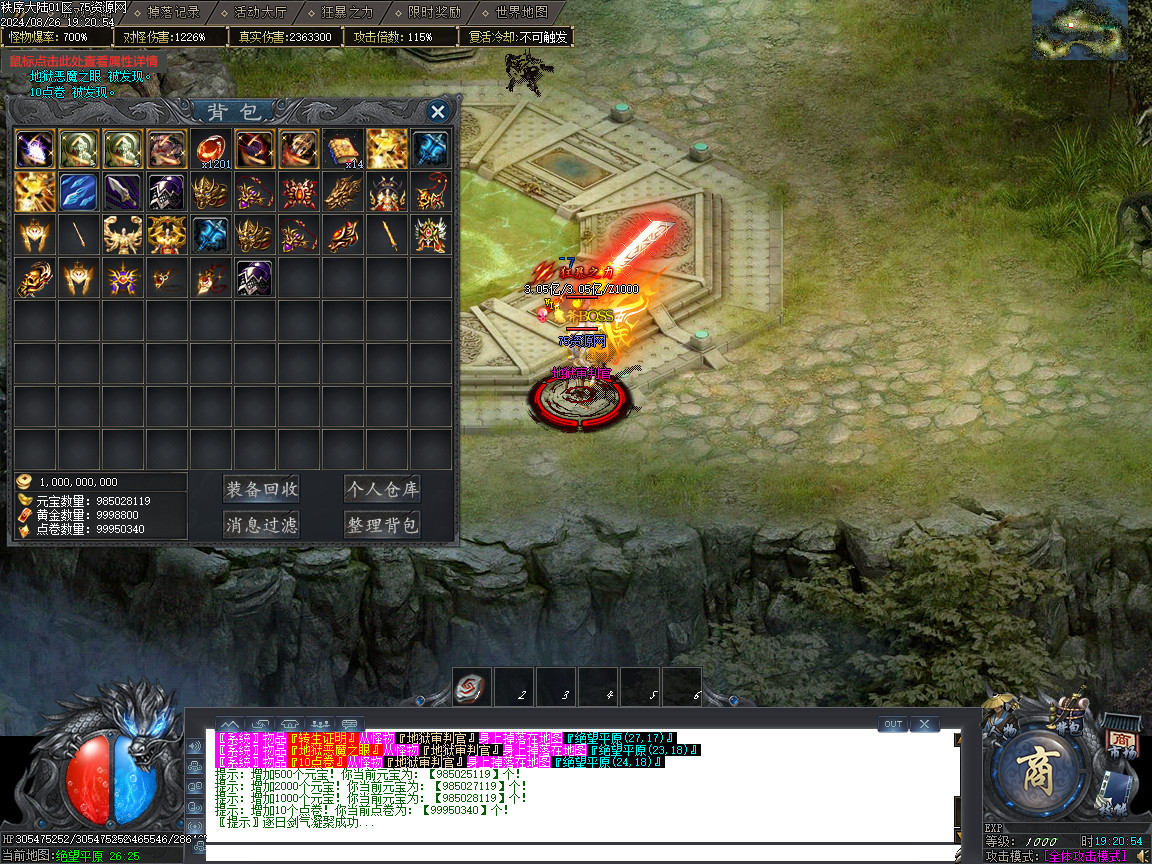
Task: Sort the bag with 整理背包
Action: click(382, 525)
